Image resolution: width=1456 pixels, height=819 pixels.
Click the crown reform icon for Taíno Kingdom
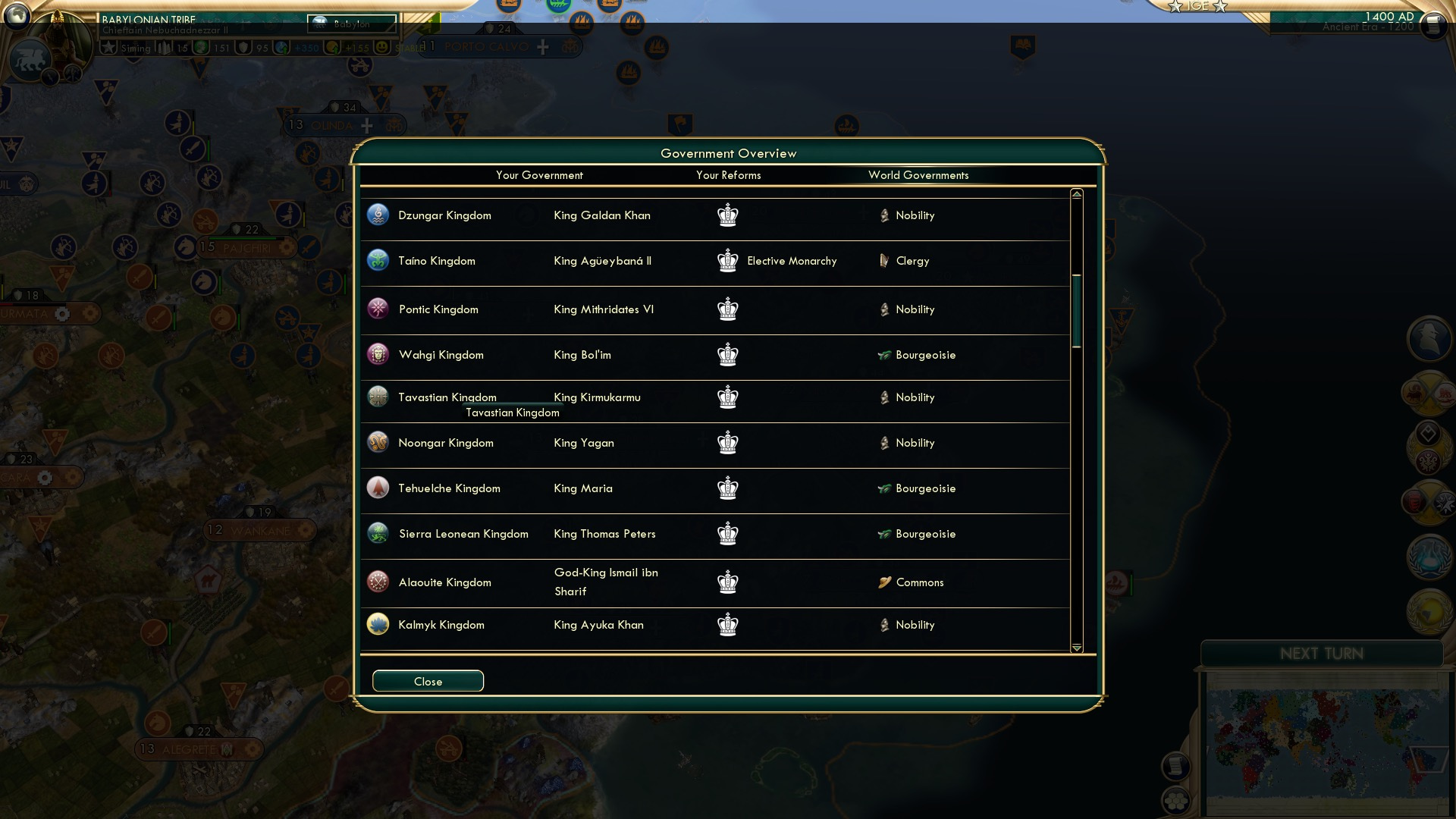click(727, 261)
